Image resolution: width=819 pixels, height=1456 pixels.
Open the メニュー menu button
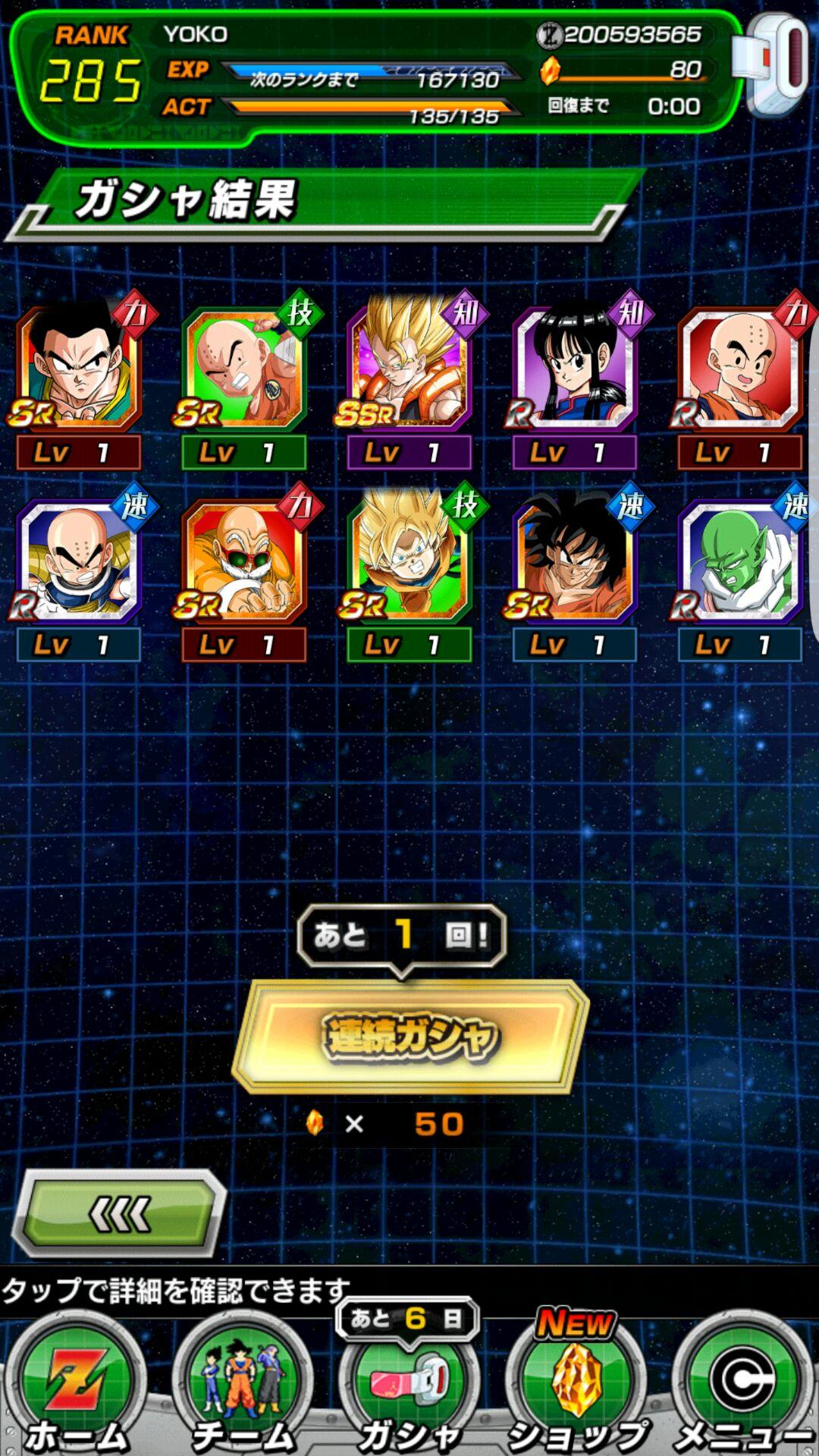742,1386
